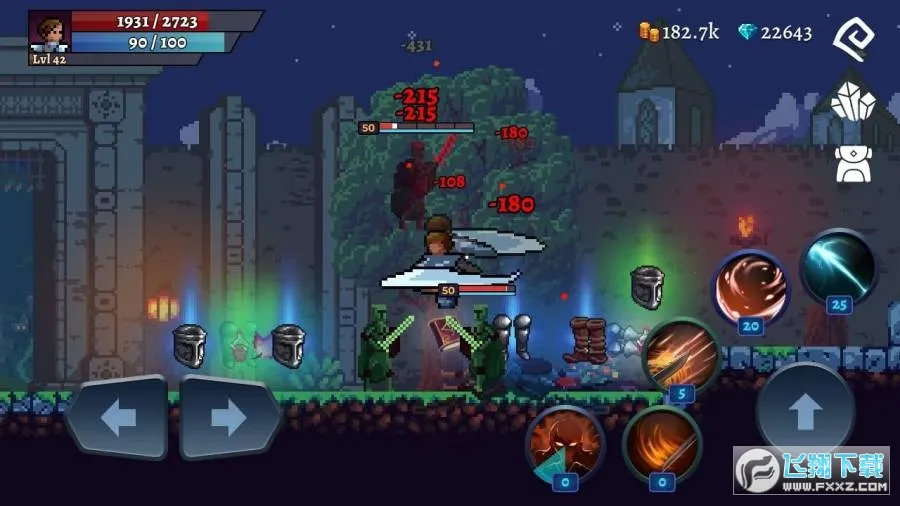The height and width of the screenshot is (506, 900).
Task: Activate the fiery whirlwind skill costing 20
Action: tap(751, 286)
